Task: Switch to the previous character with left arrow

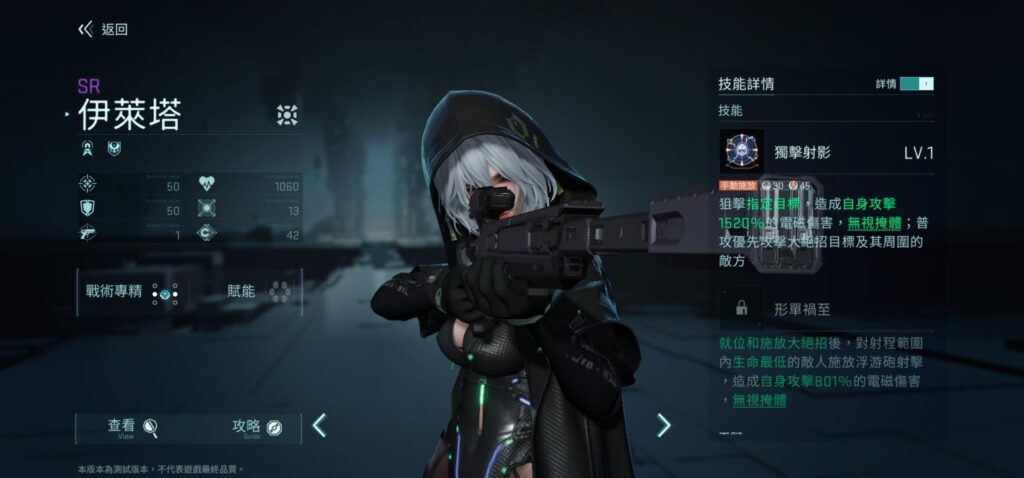Action: [x=319, y=426]
